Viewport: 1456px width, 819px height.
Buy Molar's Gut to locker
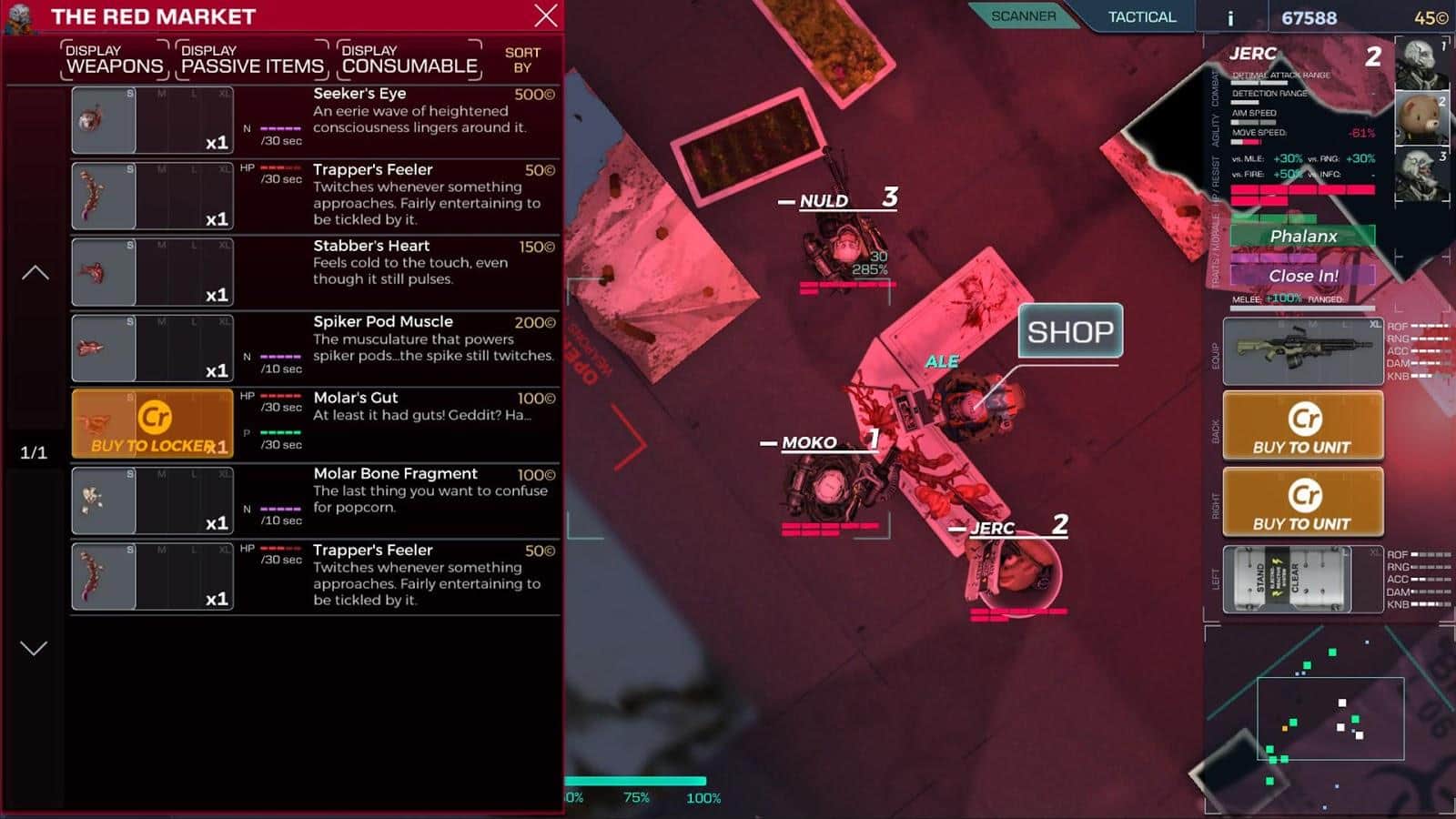153,424
